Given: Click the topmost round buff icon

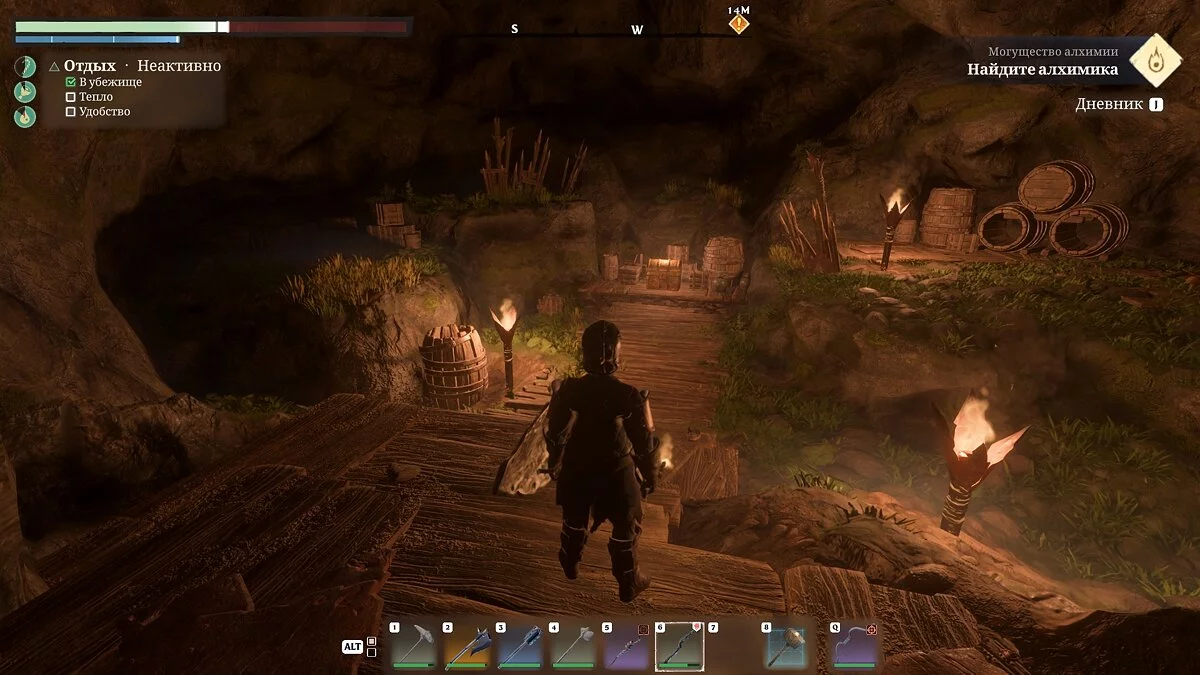Looking at the screenshot, I should [25, 66].
